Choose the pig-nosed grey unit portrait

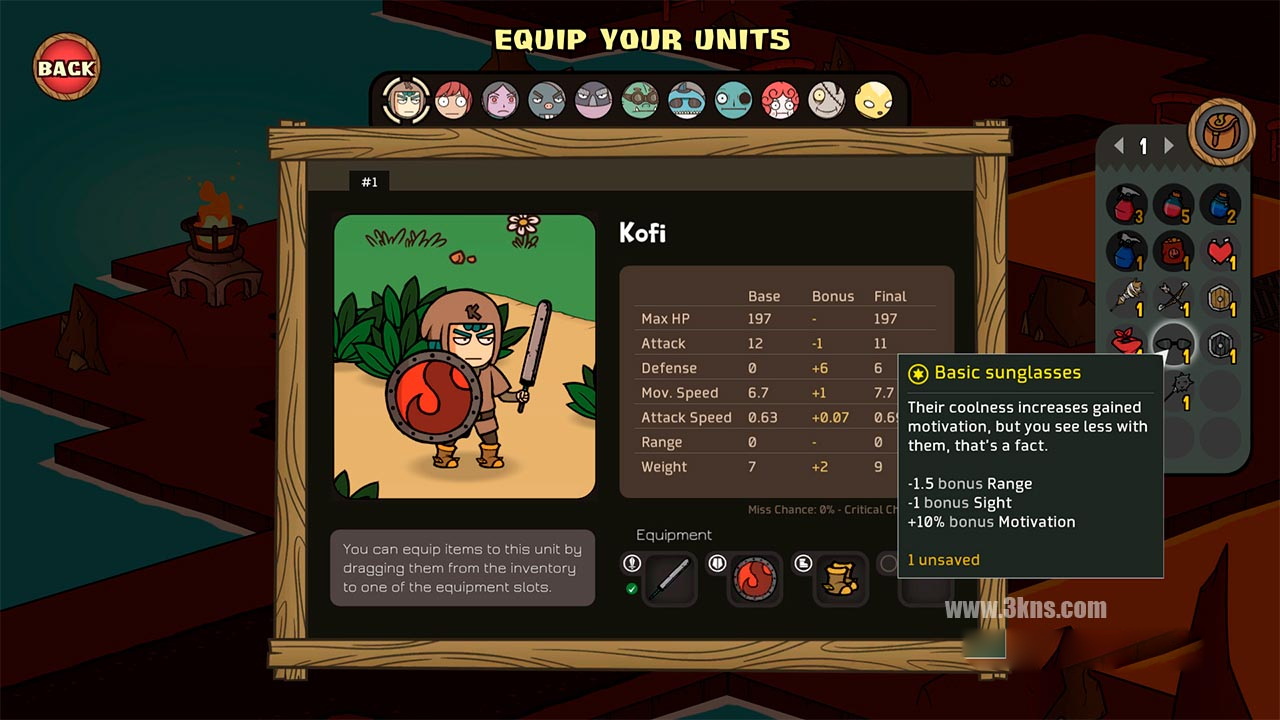(546, 100)
